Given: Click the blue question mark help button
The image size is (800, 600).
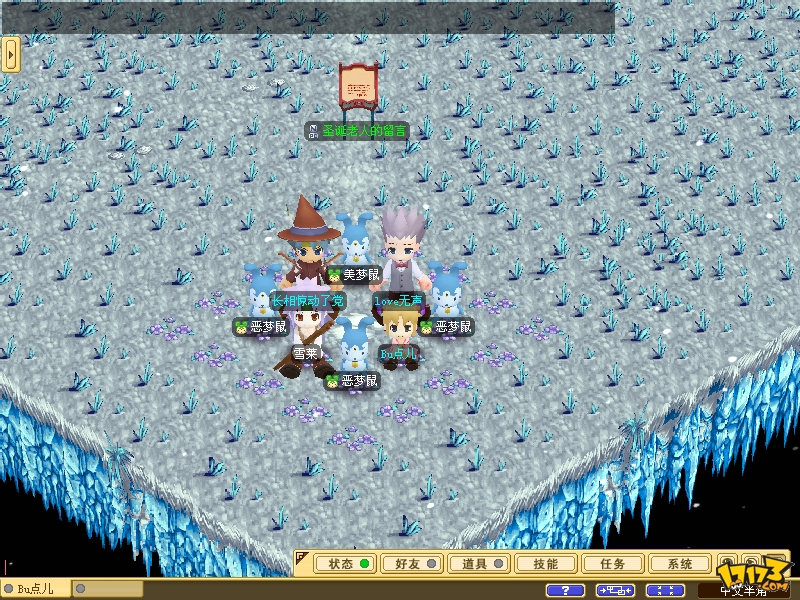Looking at the screenshot, I should [566, 590].
